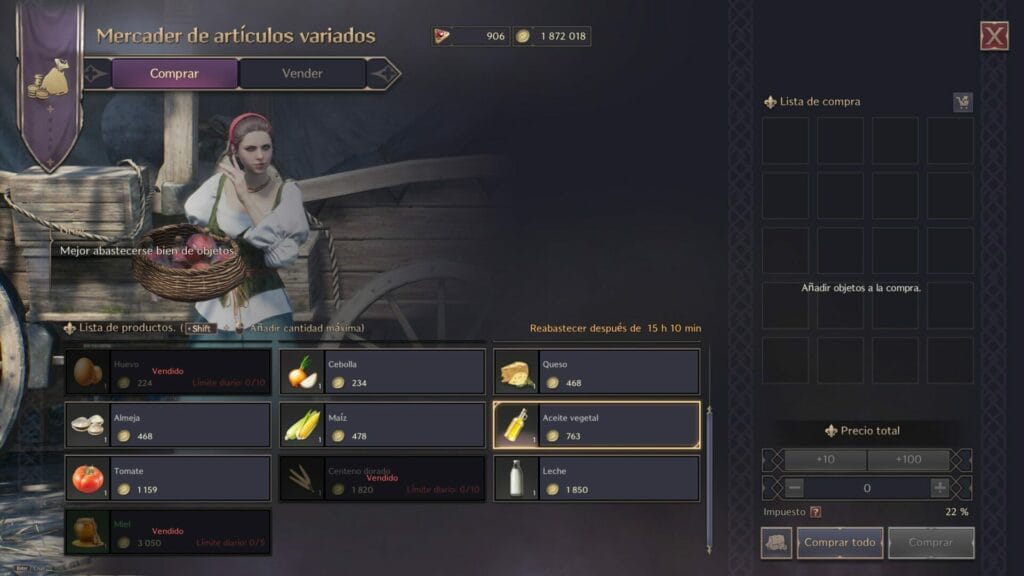Add 100 units with the +100 button
Screen dimensions: 1024x576
[909, 459]
